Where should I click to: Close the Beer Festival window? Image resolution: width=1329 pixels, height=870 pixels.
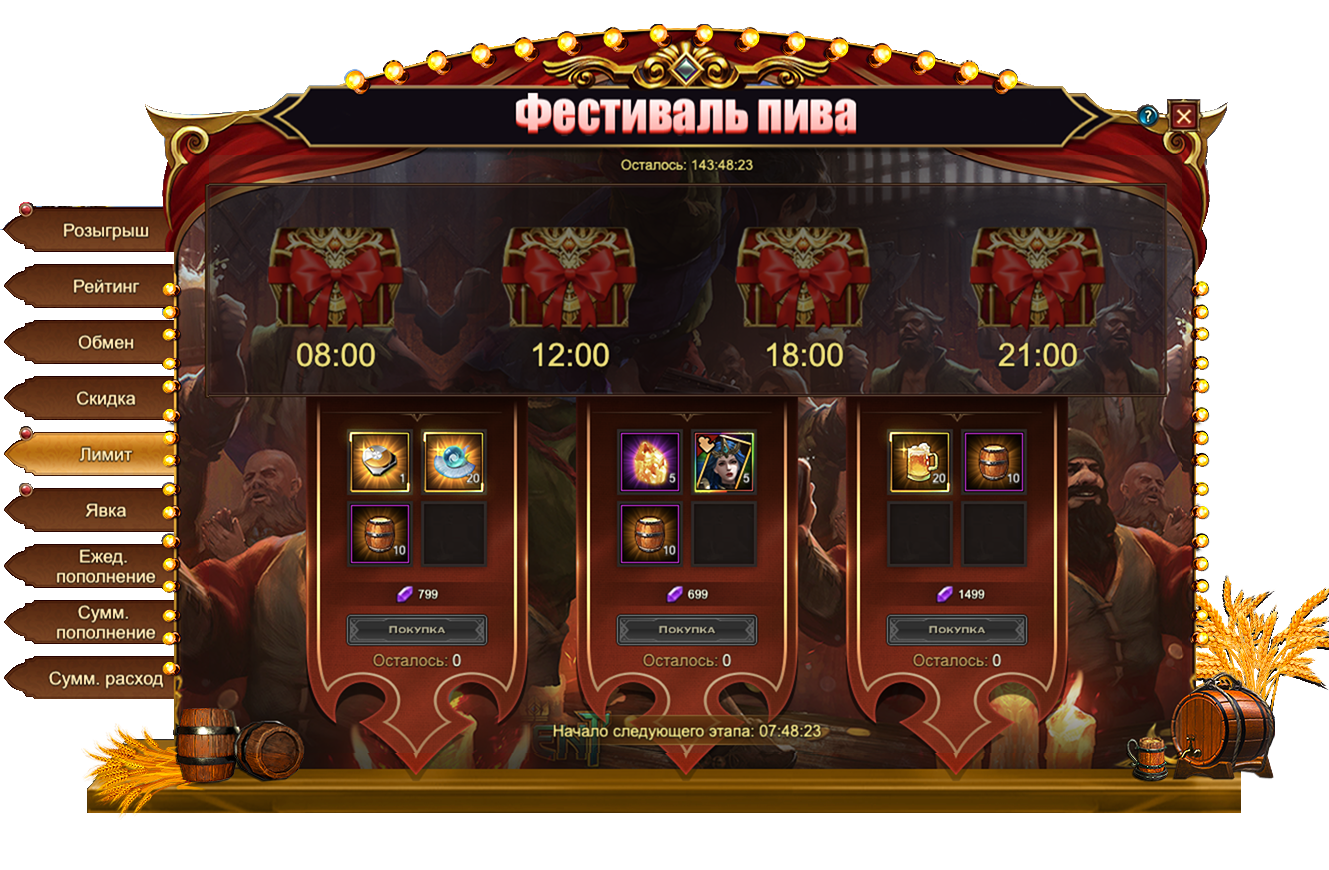tap(1184, 116)
